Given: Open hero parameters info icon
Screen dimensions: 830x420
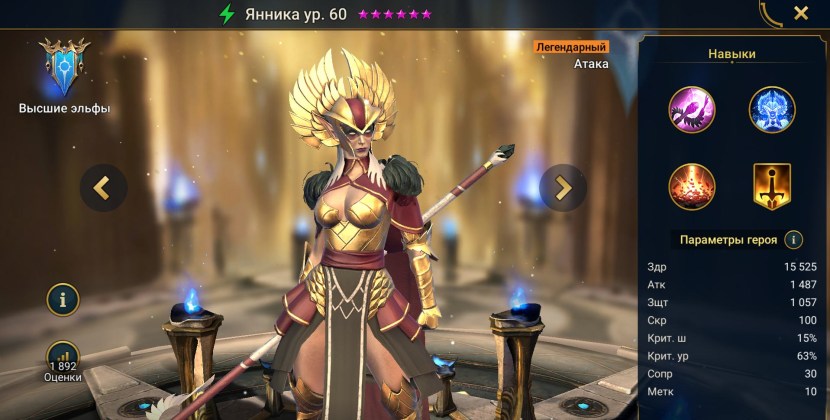Looking at the screenshot, I should point(793,240).
